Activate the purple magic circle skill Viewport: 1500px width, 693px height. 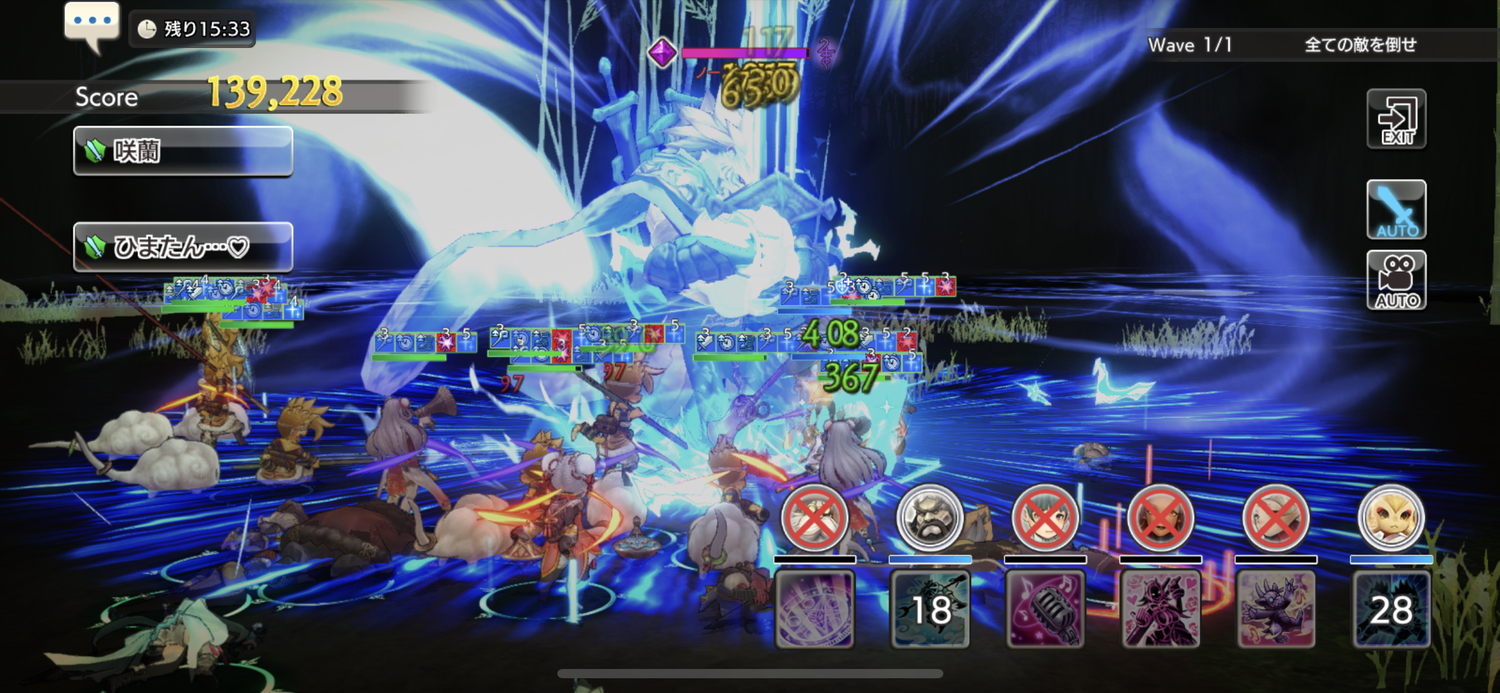pyautogui.click(x=815, y=609)
